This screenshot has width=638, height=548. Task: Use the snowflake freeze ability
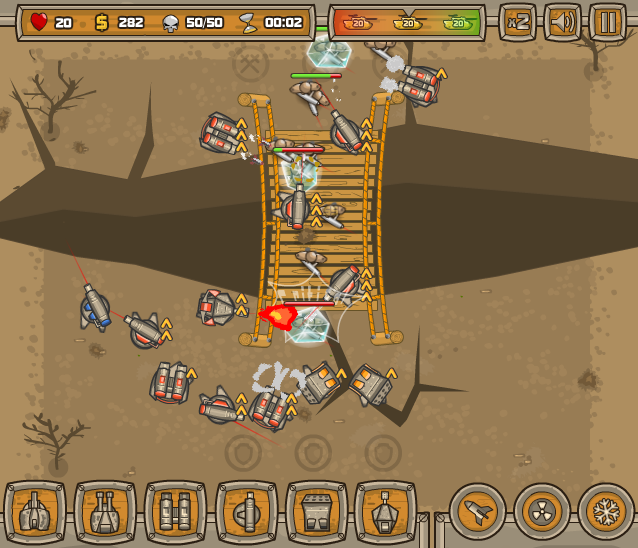point(606,512)
